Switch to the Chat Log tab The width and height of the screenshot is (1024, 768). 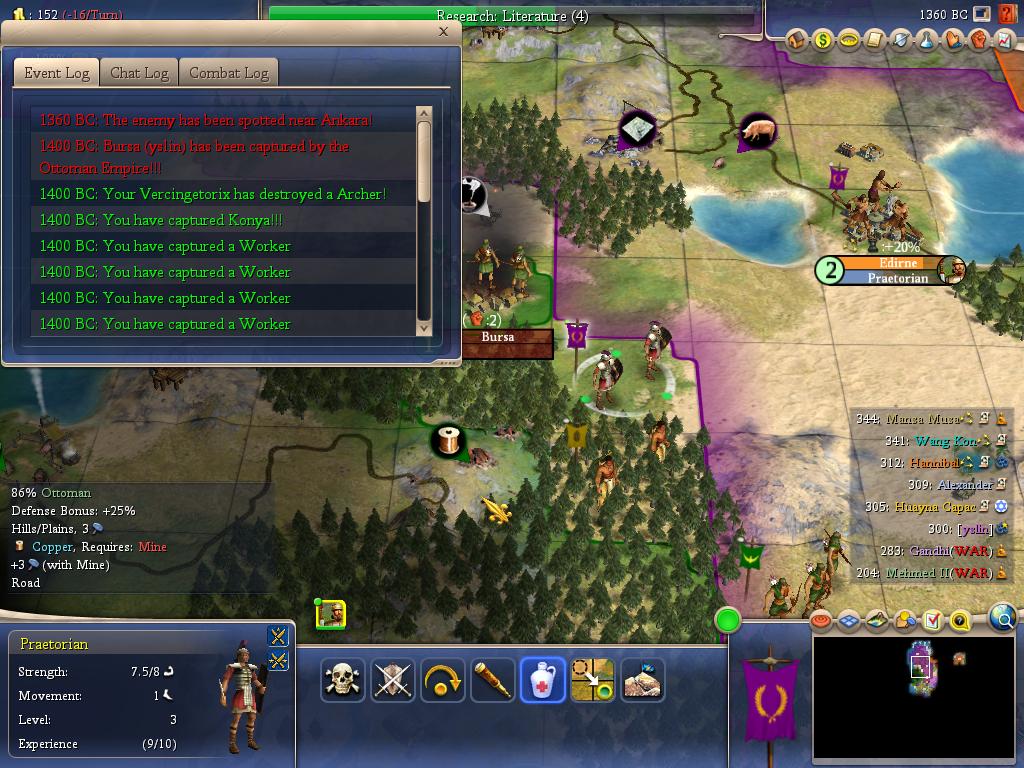click(139, 73)
